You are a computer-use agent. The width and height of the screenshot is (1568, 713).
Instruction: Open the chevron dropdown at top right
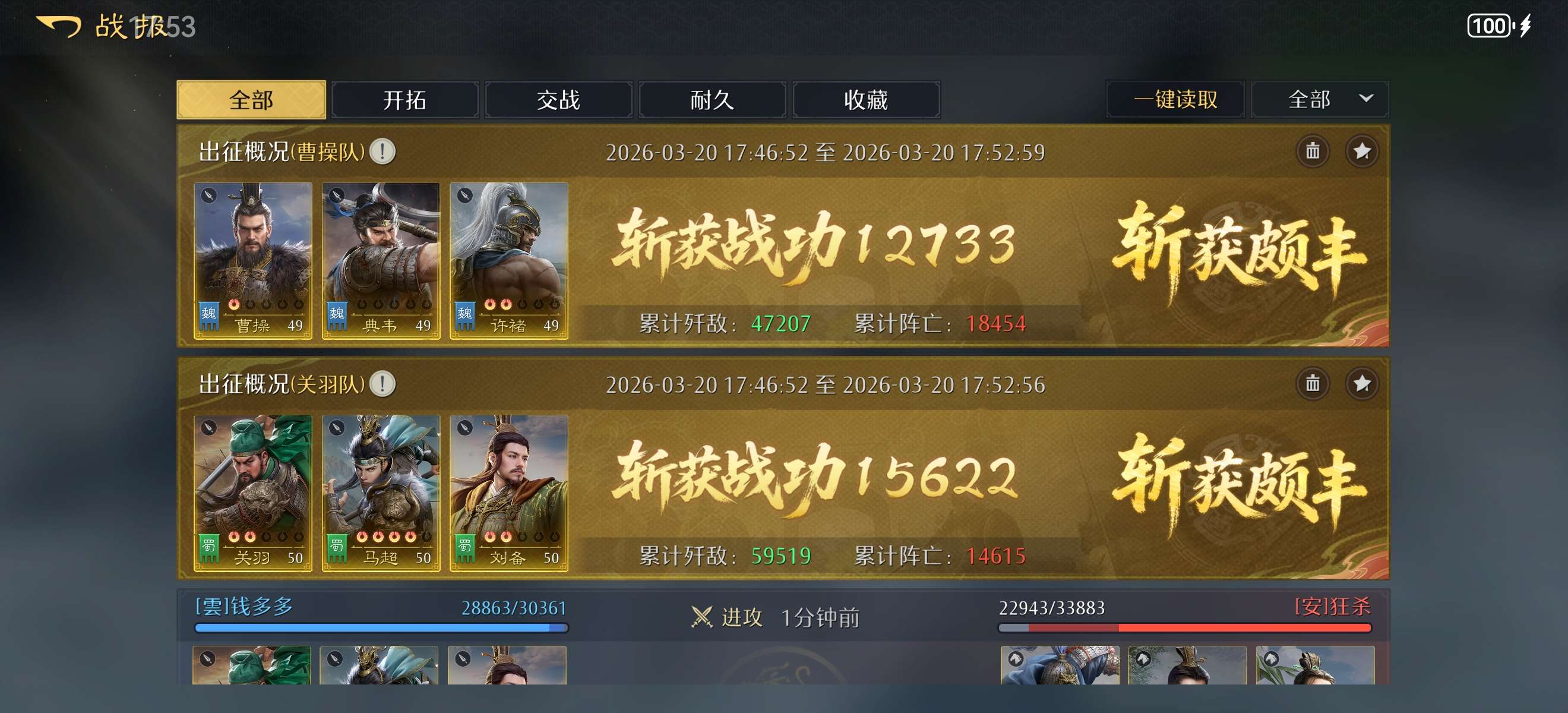coord(1367,99)
